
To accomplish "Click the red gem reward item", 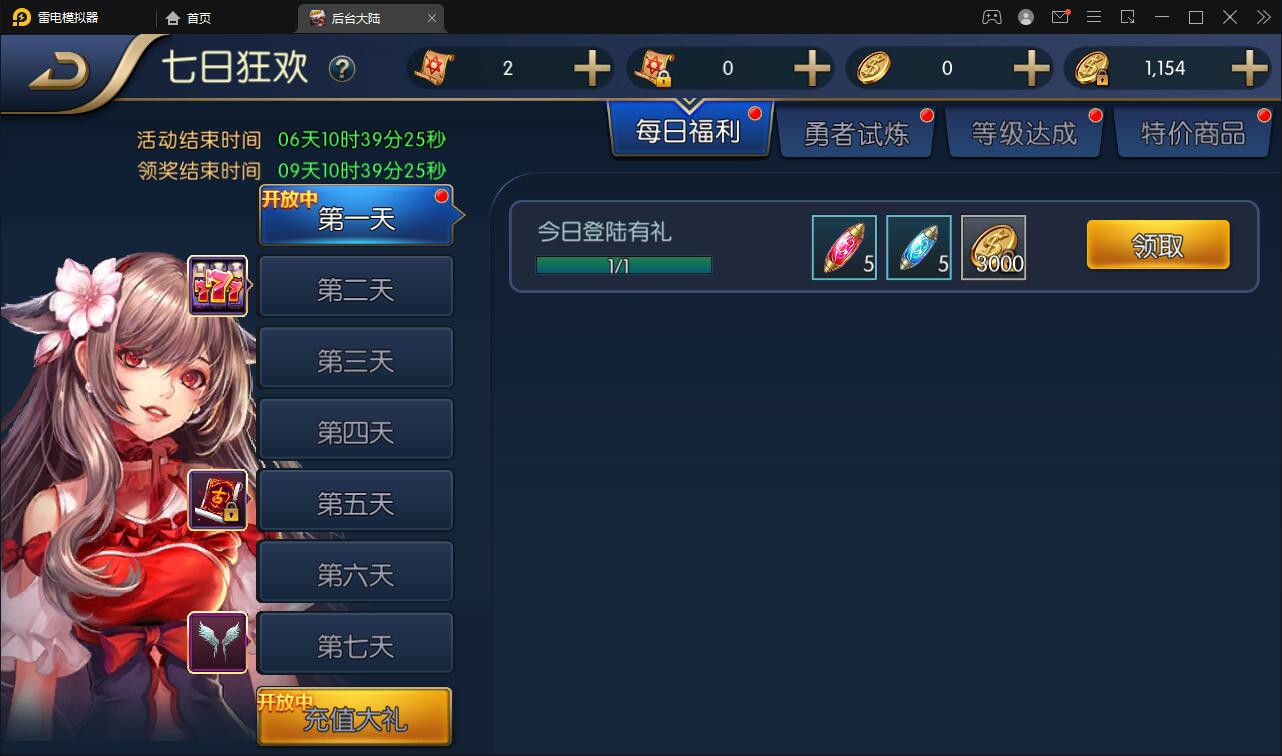I will [x=843, y=247].
